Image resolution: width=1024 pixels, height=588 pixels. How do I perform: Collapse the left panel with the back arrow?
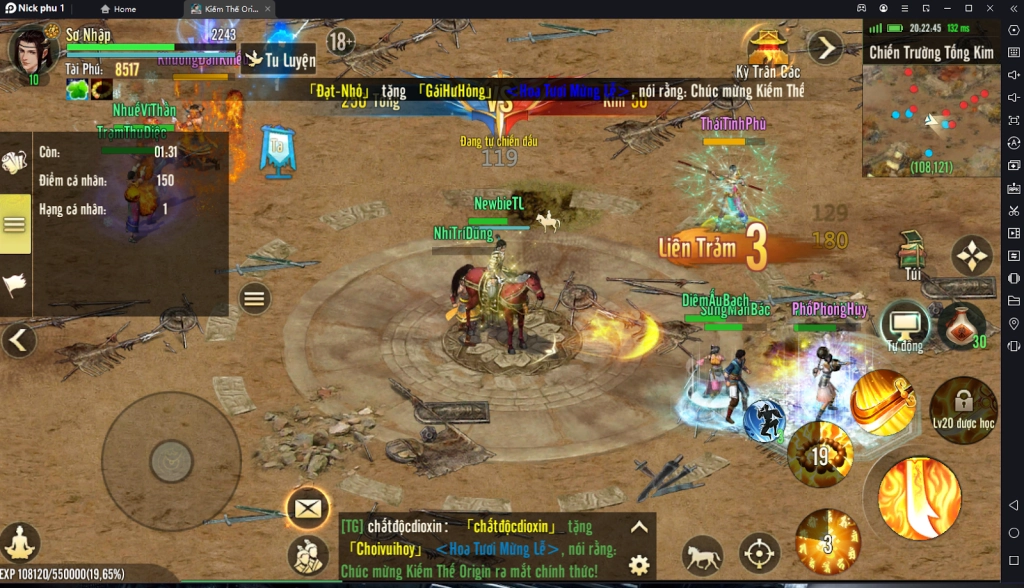[17, 341]
